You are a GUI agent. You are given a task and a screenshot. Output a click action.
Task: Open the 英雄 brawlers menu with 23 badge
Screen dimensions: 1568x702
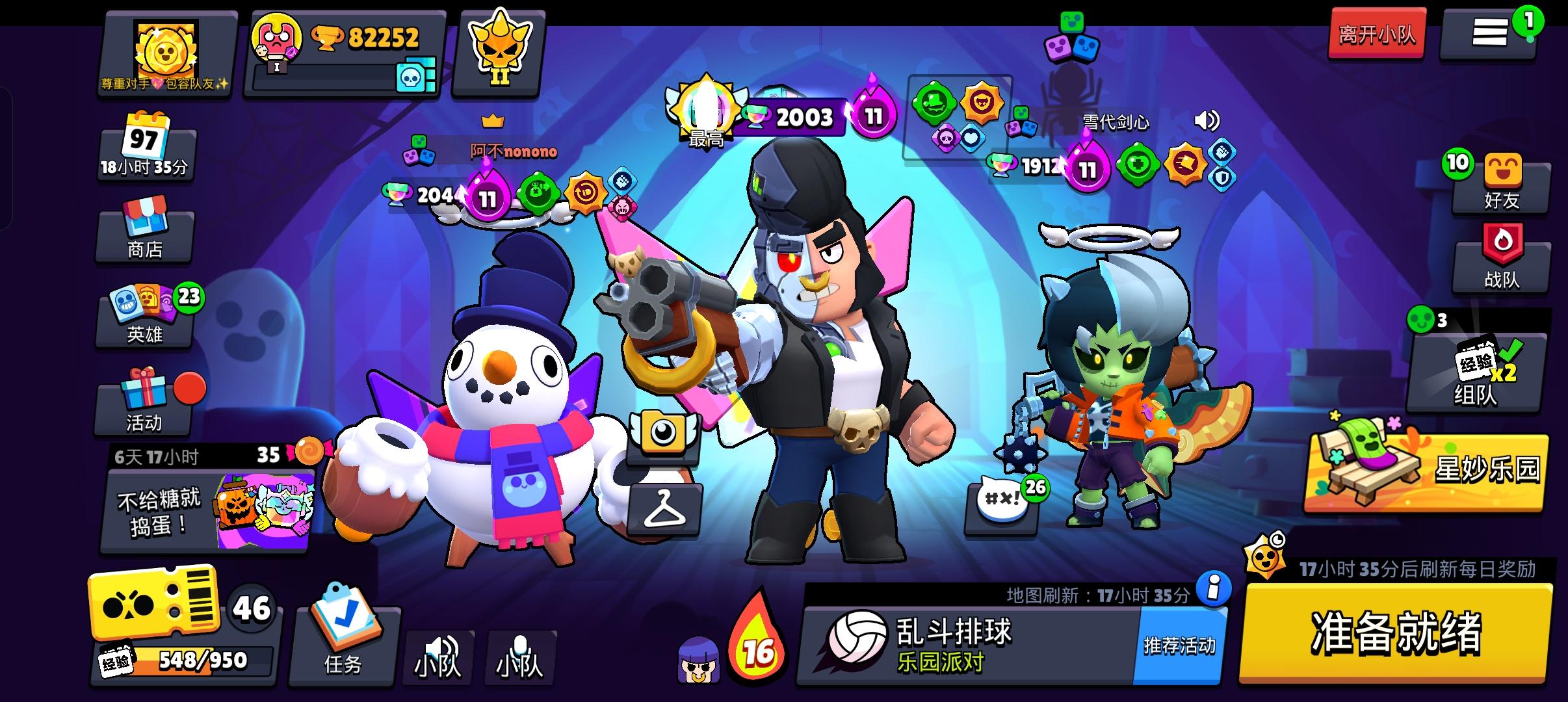[x=144, y=324]
